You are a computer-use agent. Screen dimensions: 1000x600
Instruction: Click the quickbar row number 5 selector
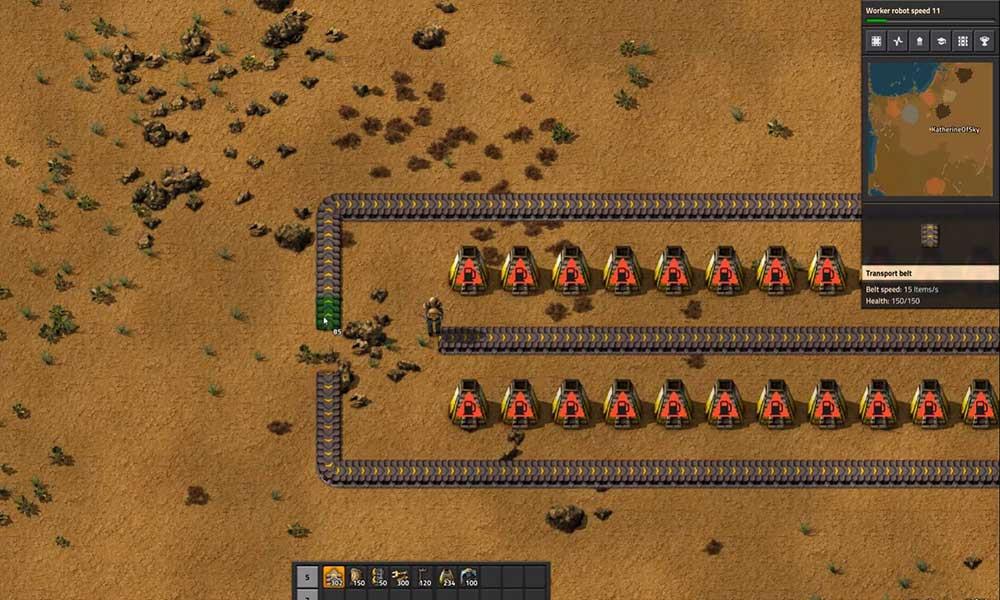pyautogui.click(x=307, y=578)
